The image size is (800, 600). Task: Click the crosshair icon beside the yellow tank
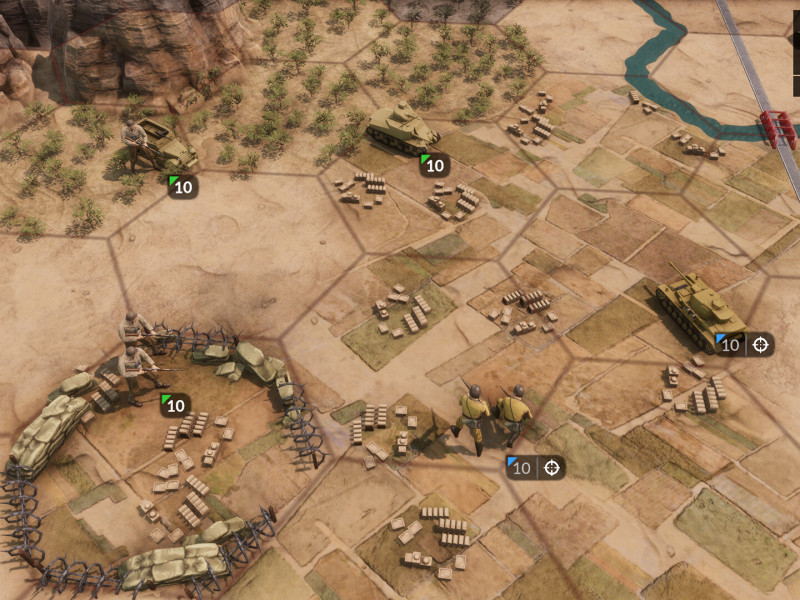[x=761, y=345]
